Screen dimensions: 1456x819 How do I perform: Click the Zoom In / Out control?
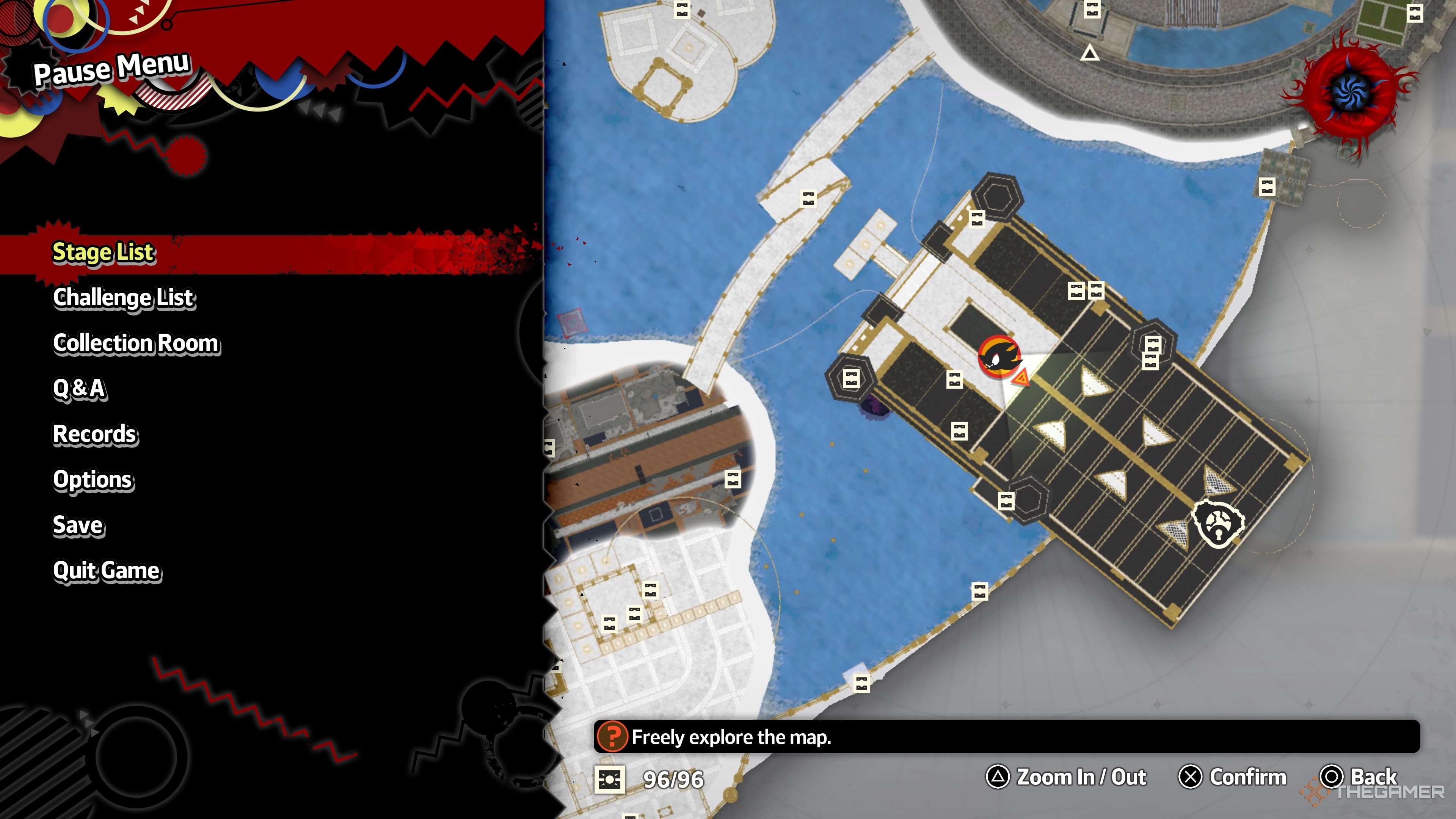point(1066,777)
